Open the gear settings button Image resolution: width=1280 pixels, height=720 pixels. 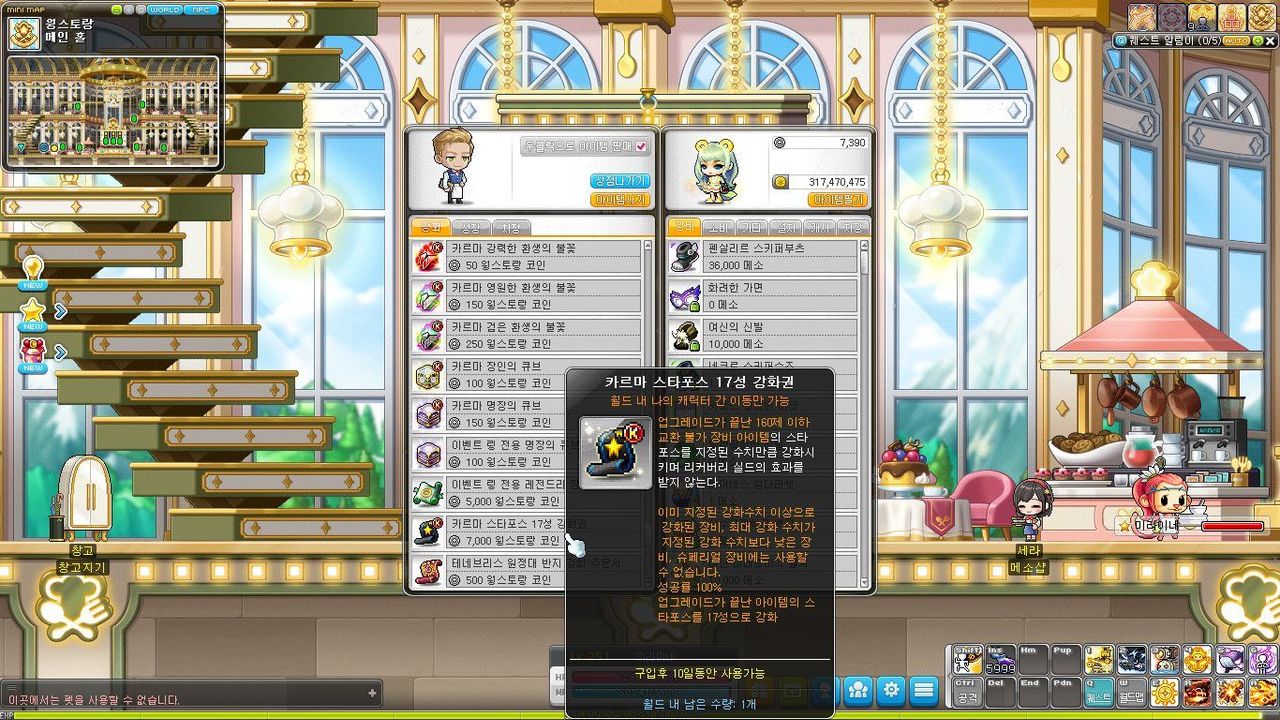point(890,690)
